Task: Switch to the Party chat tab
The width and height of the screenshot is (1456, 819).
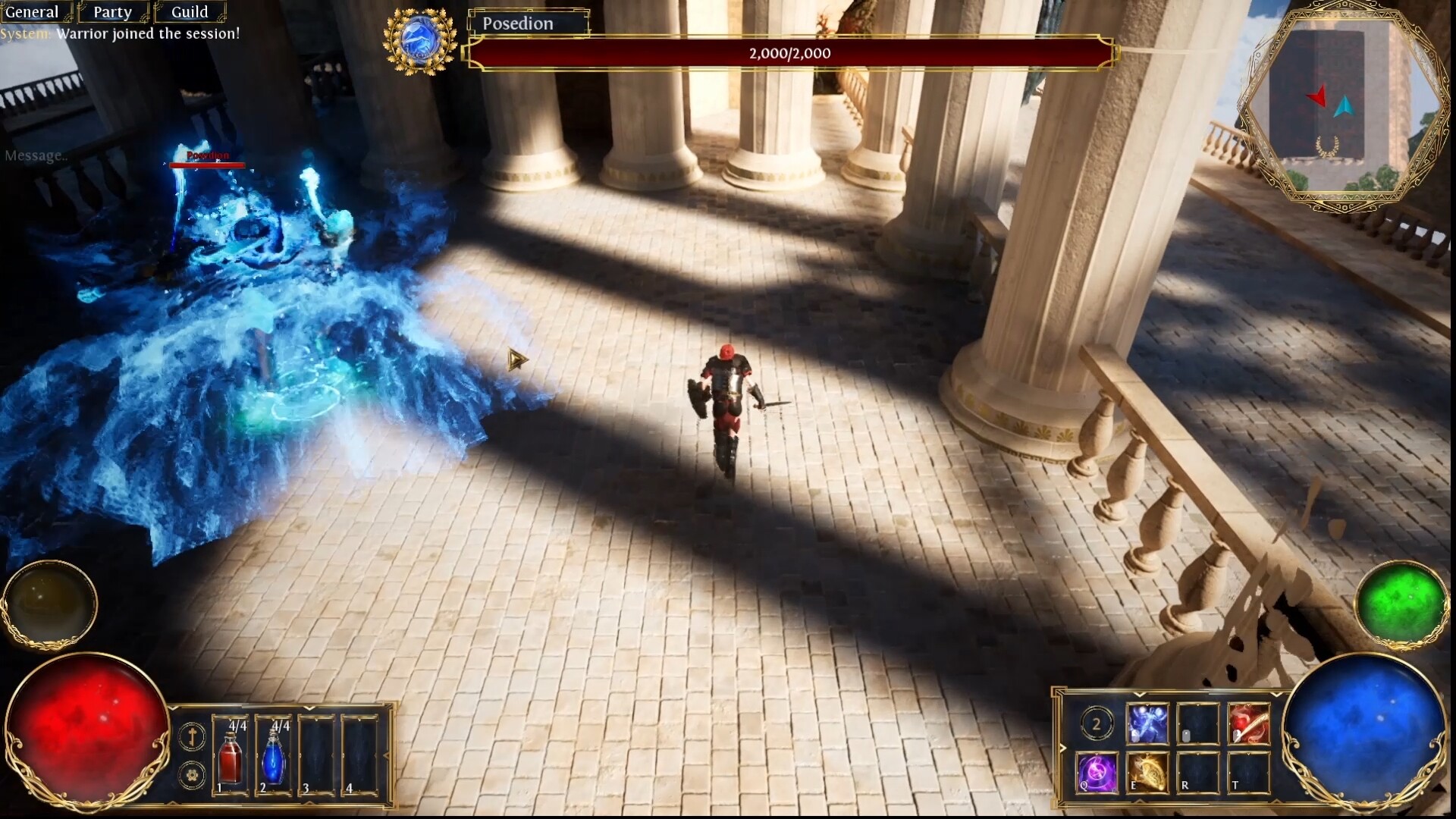Action: click(111, 11)
